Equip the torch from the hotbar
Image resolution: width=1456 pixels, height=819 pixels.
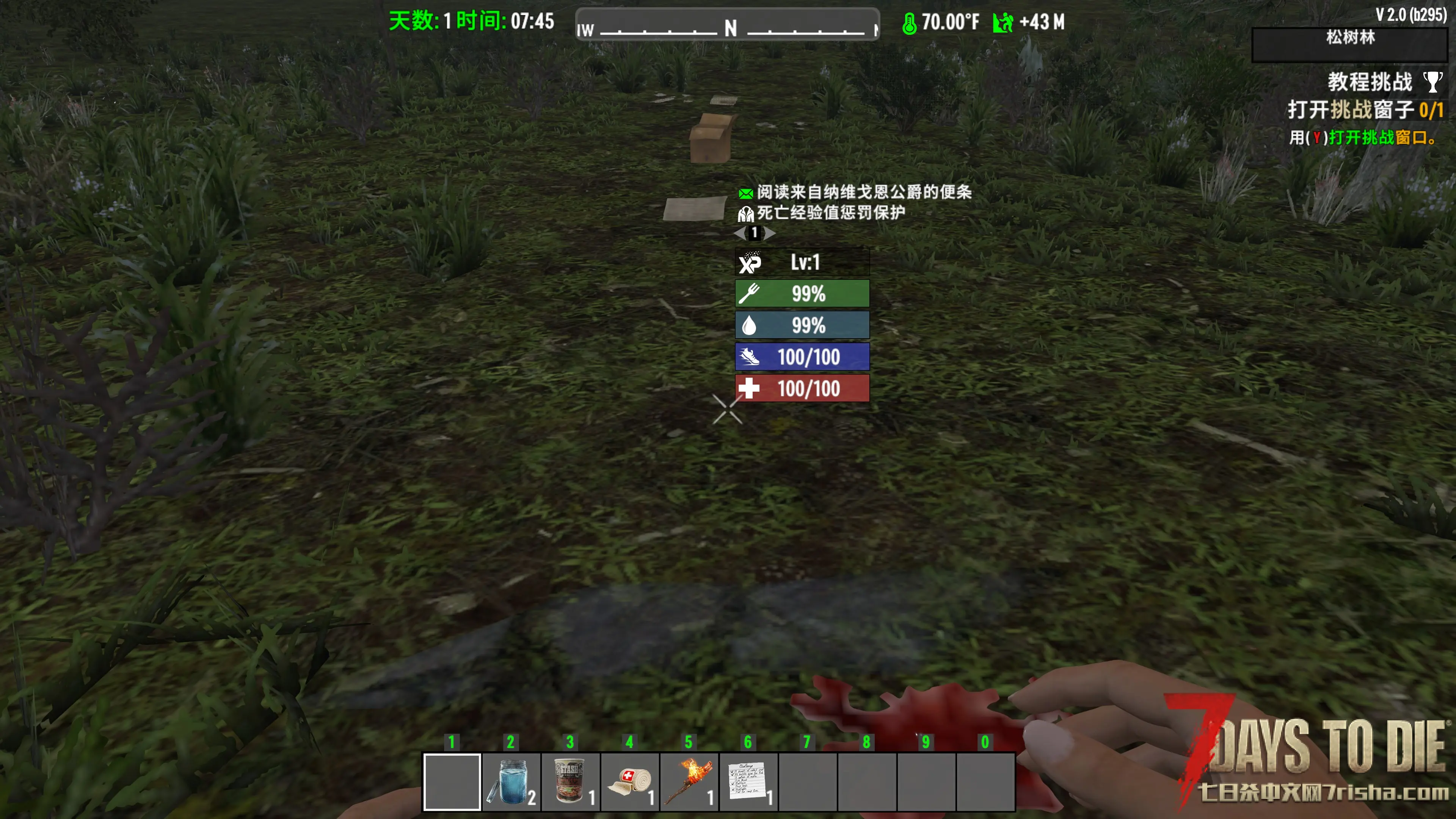click(689, 782)
